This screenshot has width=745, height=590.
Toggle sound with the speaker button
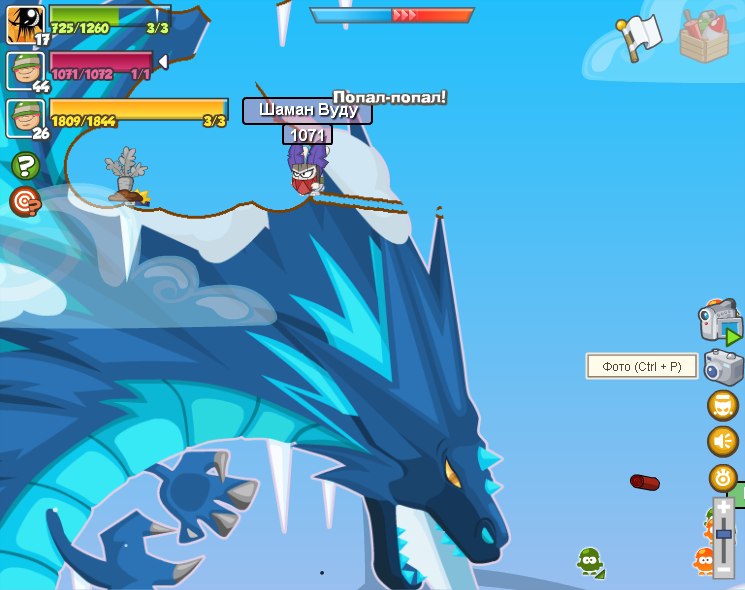[722, 441]
